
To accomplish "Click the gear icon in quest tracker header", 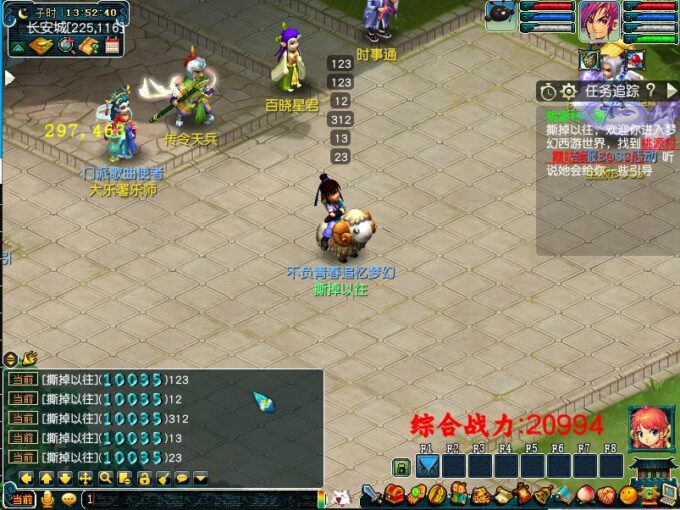I will pyautogui.click(x=568, y=91).
